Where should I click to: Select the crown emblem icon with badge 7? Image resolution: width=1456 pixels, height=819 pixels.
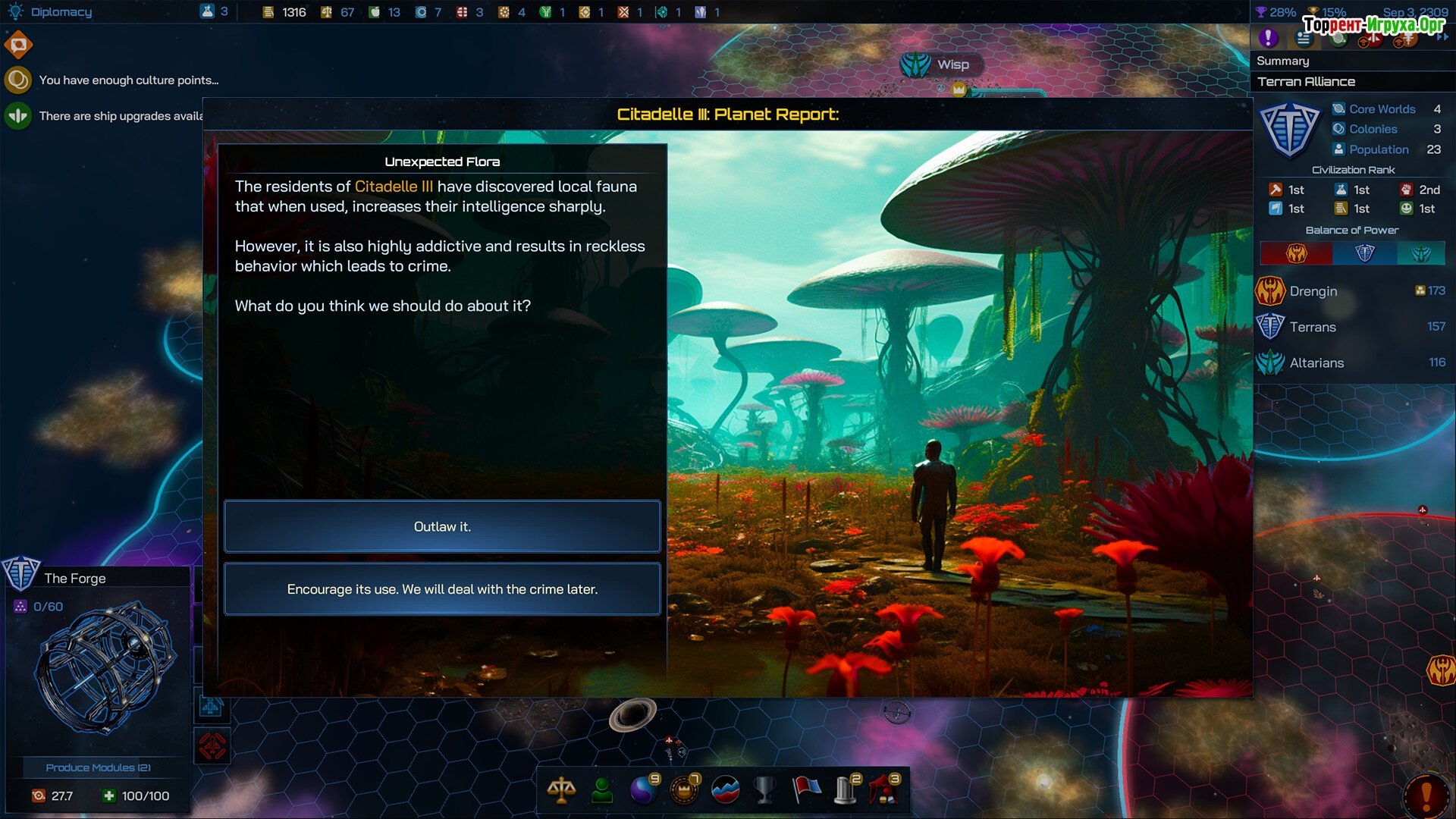click(684, 789)
